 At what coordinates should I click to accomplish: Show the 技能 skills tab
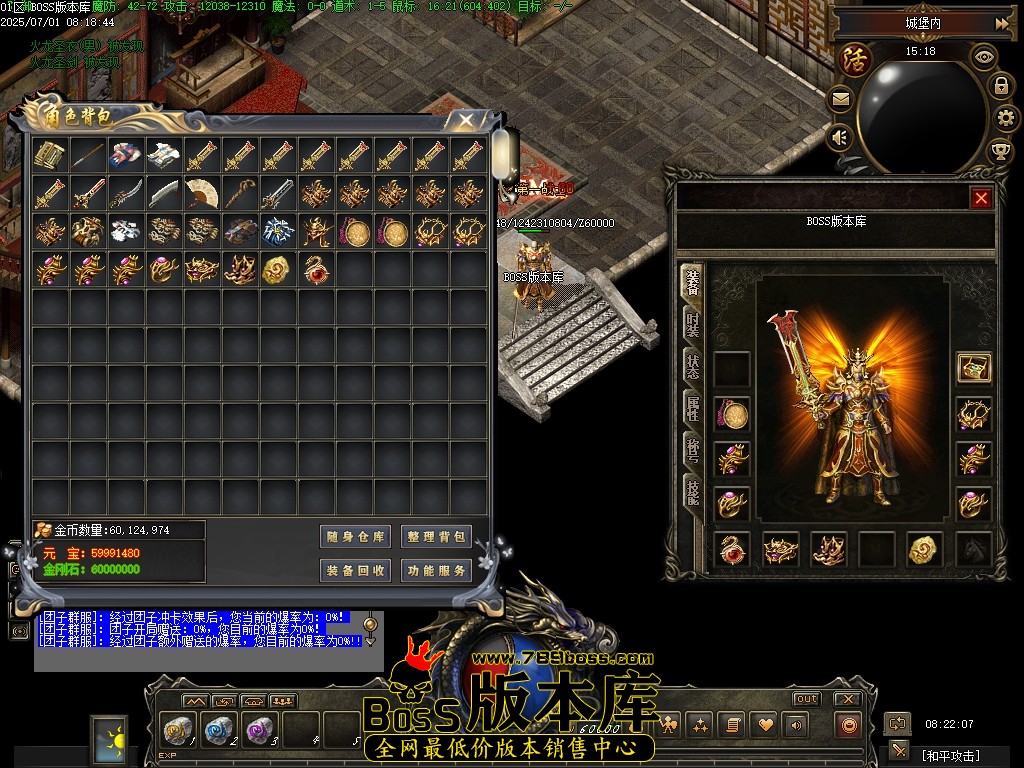(692, 490)
